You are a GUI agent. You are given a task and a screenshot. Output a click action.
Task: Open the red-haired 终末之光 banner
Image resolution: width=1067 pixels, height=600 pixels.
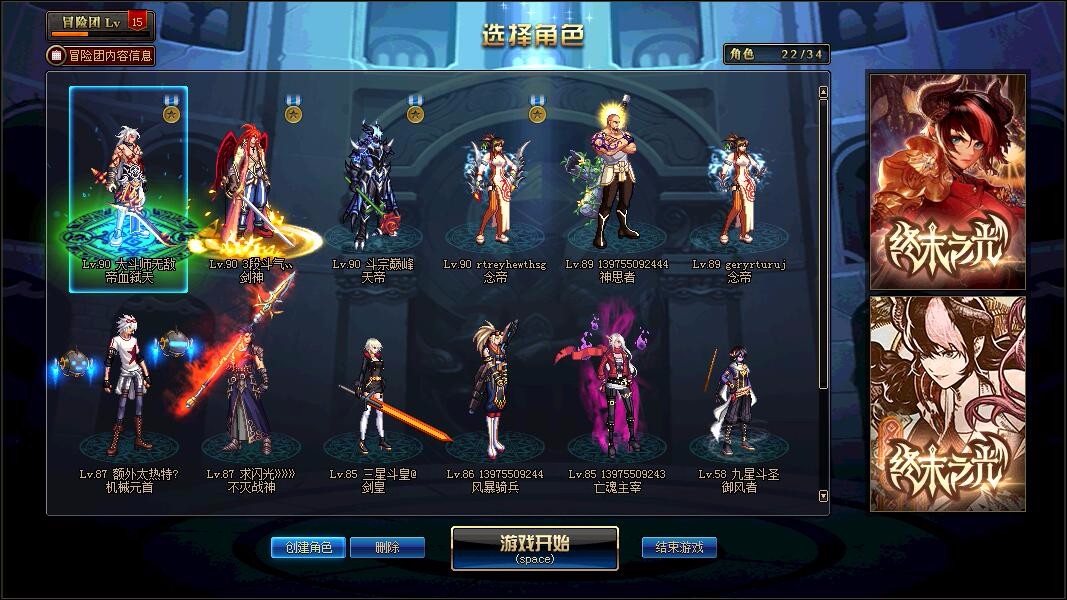947,181
